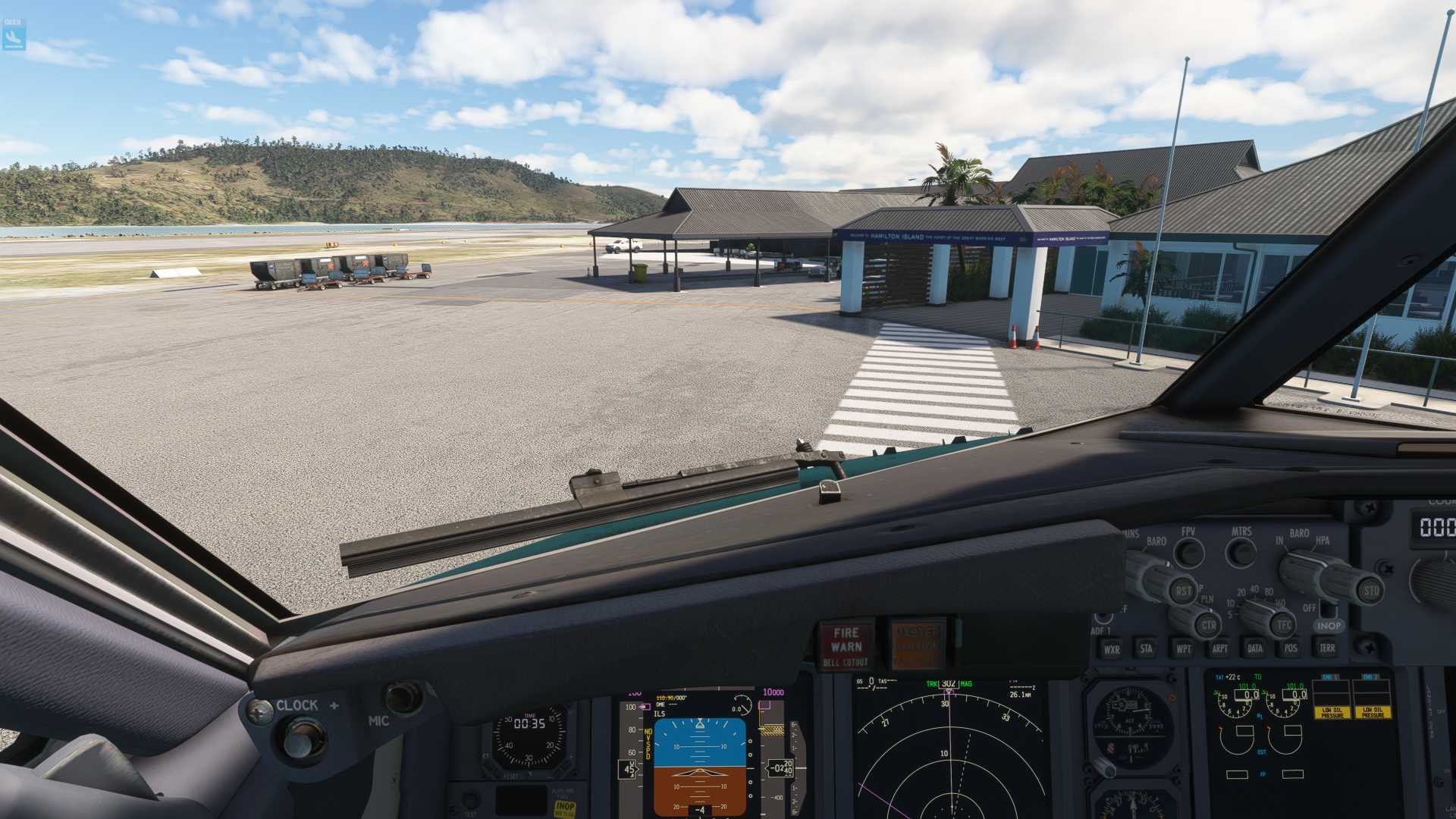Push the CTR map center button

tap(1209, 626)
